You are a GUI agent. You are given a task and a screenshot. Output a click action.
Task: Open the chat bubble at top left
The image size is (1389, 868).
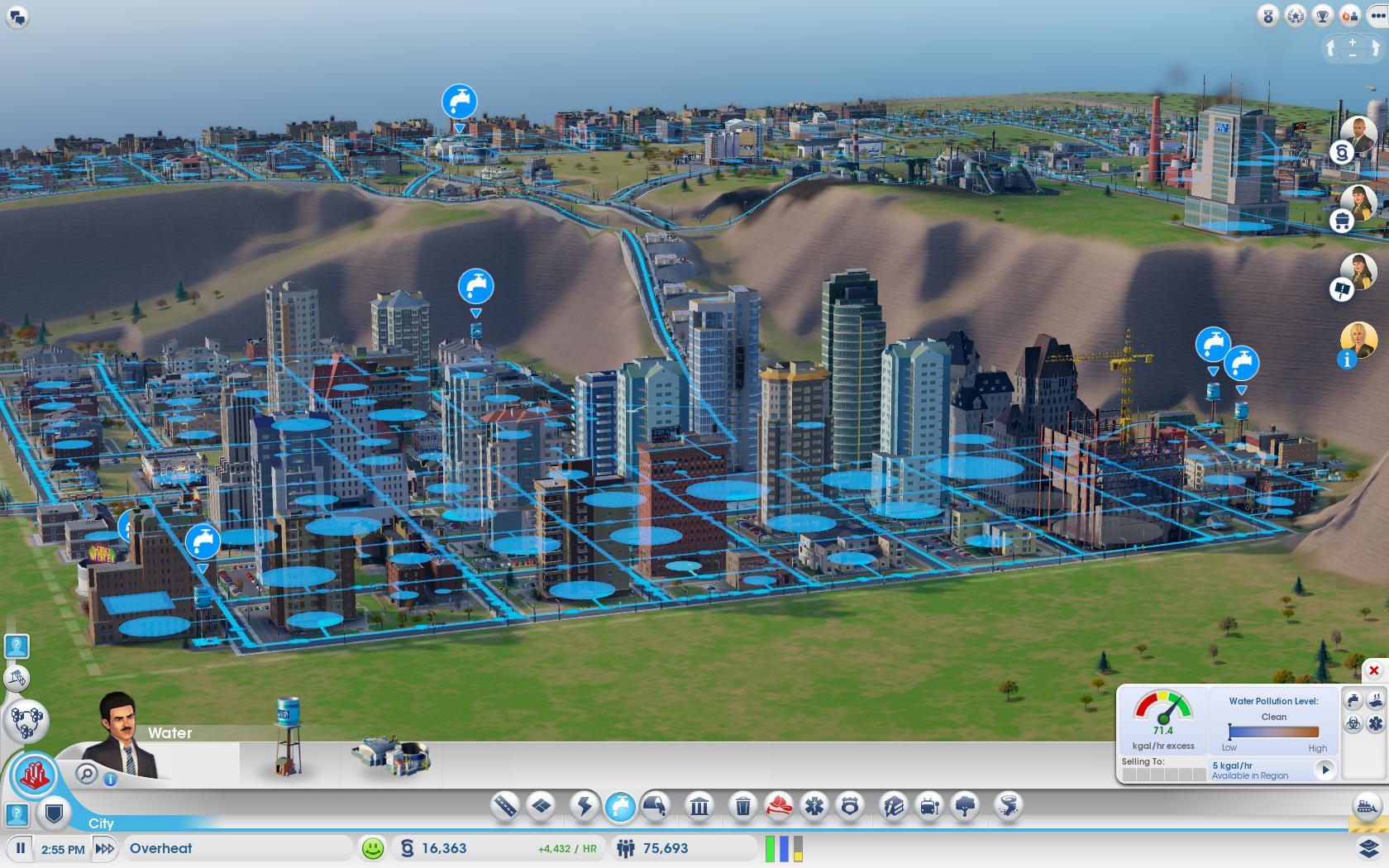17,16
